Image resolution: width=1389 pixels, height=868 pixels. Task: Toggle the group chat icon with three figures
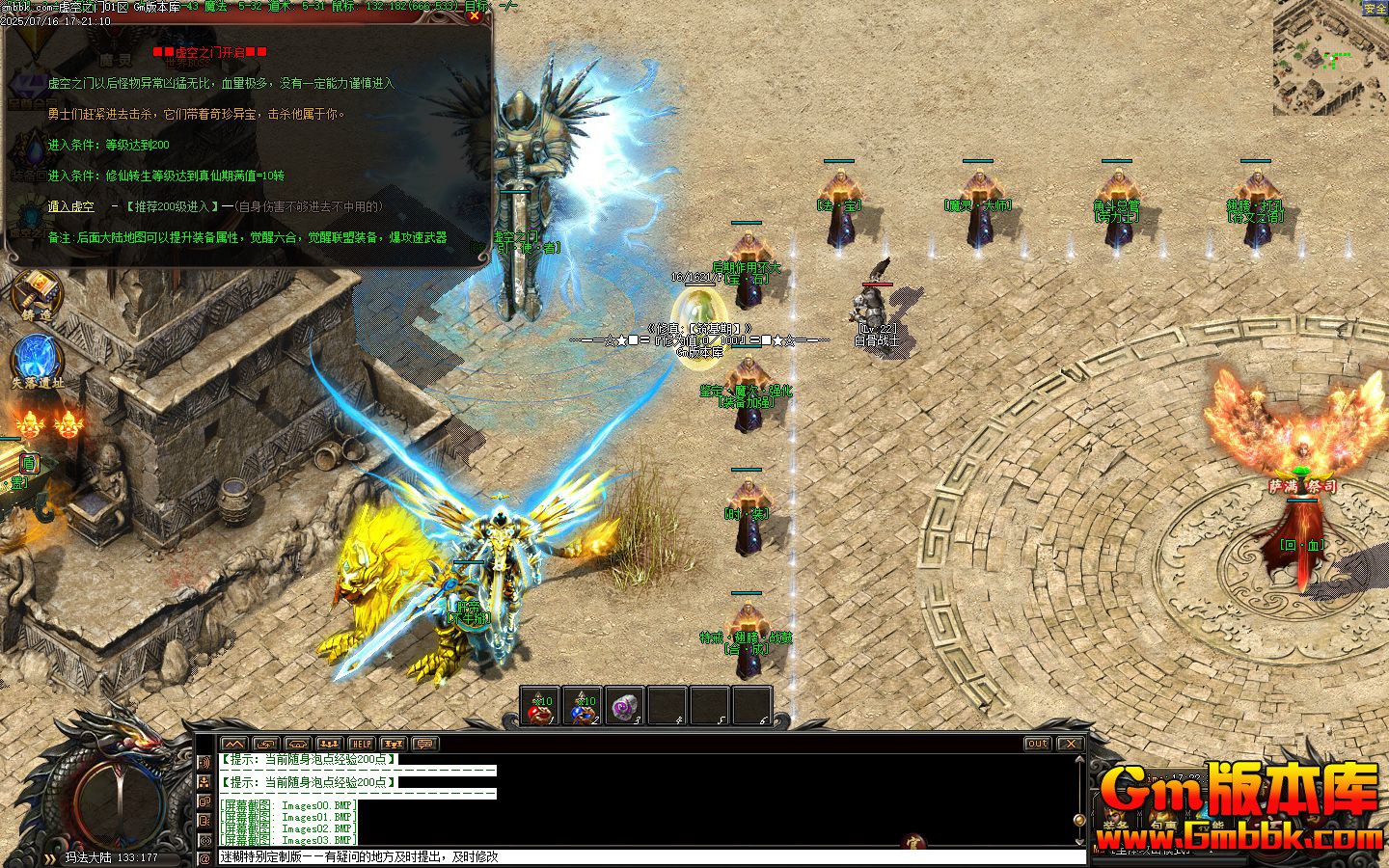point(330,744)
